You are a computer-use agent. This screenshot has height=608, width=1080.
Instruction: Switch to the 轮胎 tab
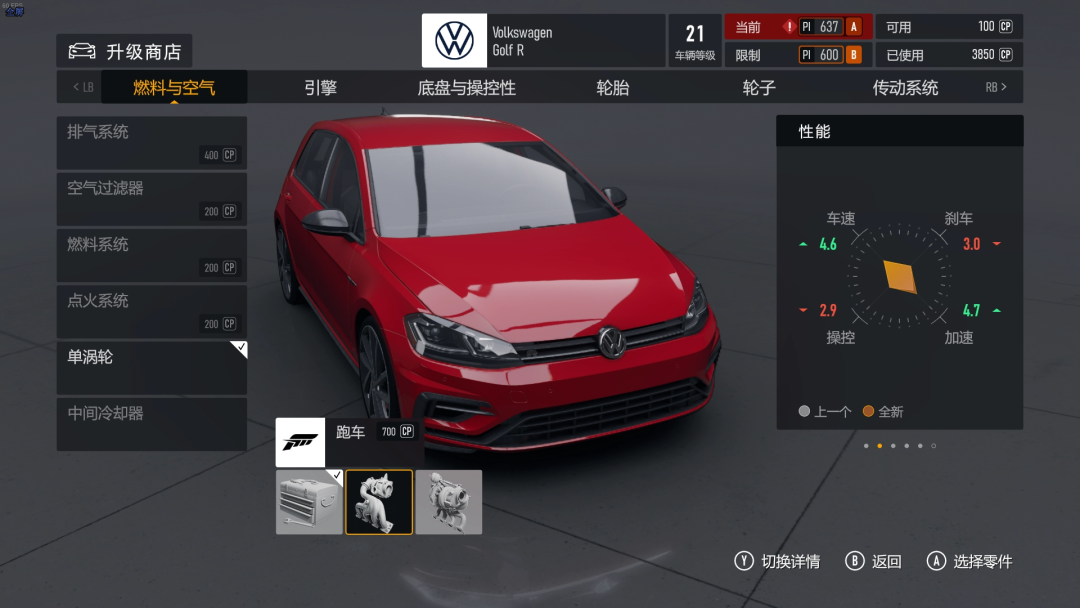[x=612, y=88]
